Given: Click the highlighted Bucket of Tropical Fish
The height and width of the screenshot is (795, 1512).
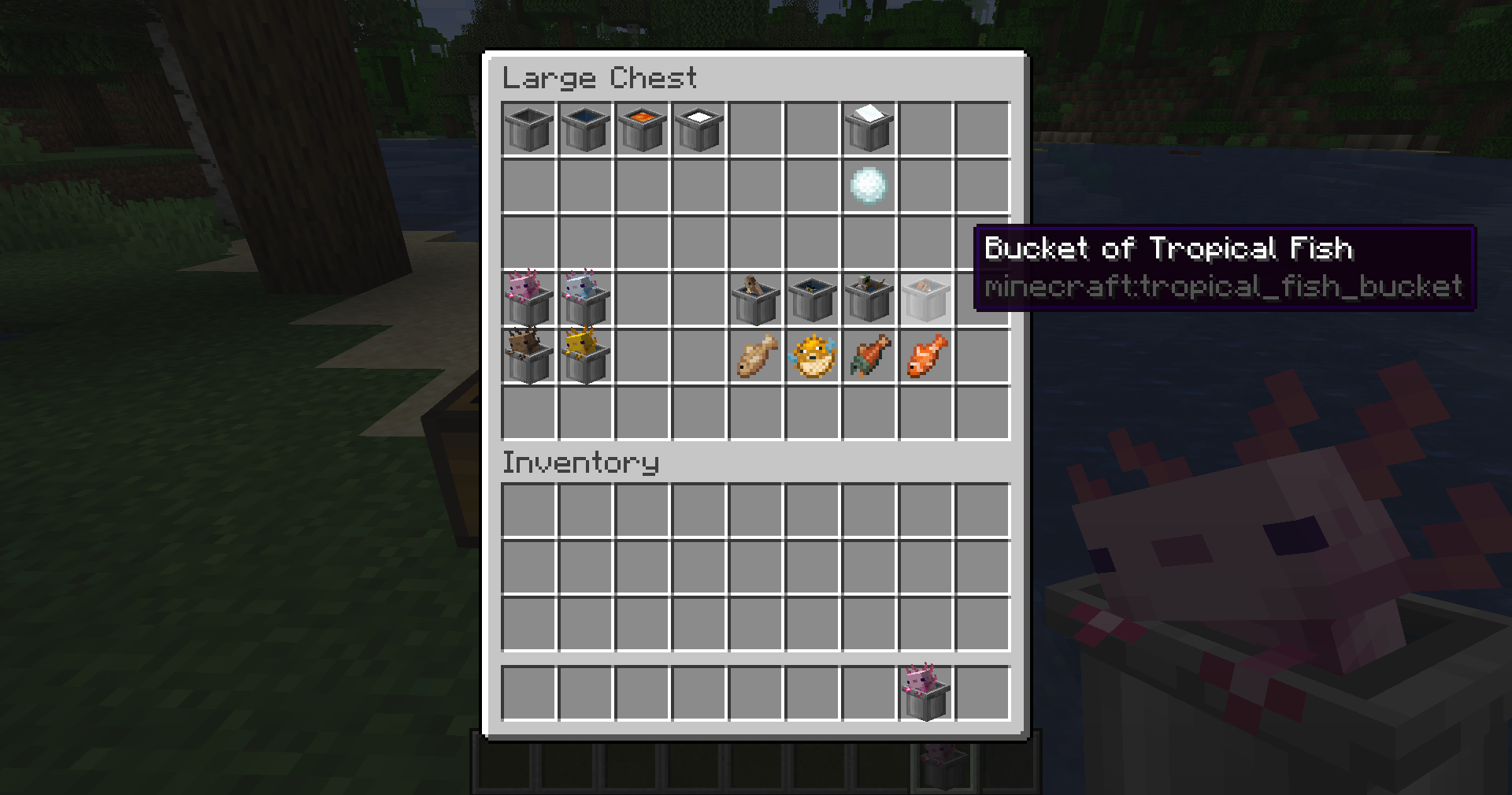Looking at the screenshot, I should [926, 299].
